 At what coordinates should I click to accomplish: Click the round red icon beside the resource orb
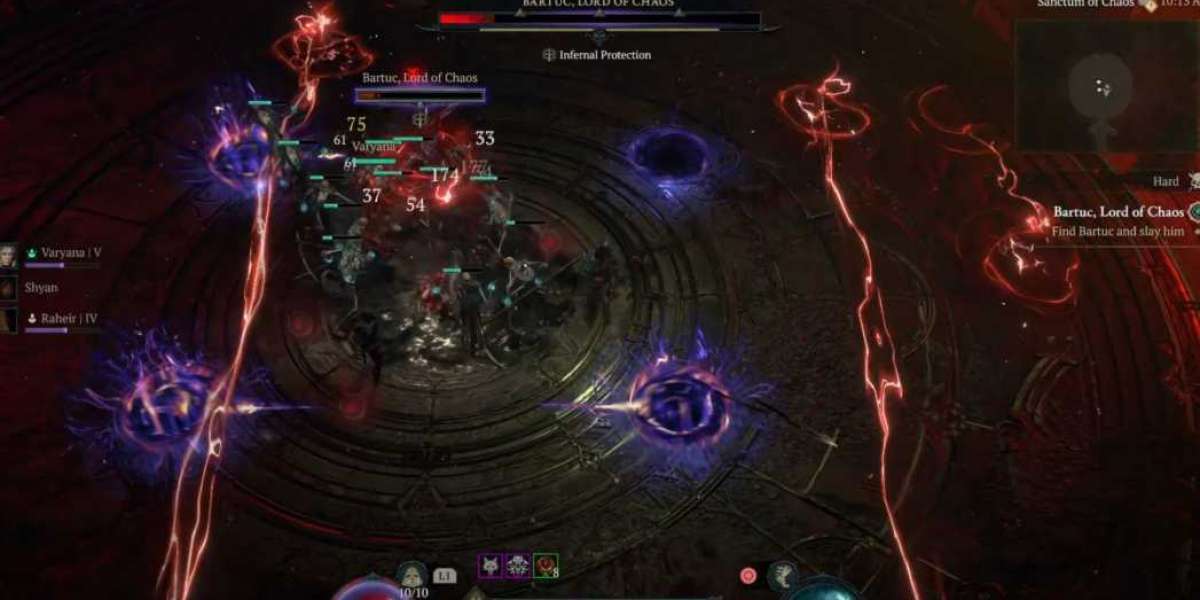pos(748,575)
